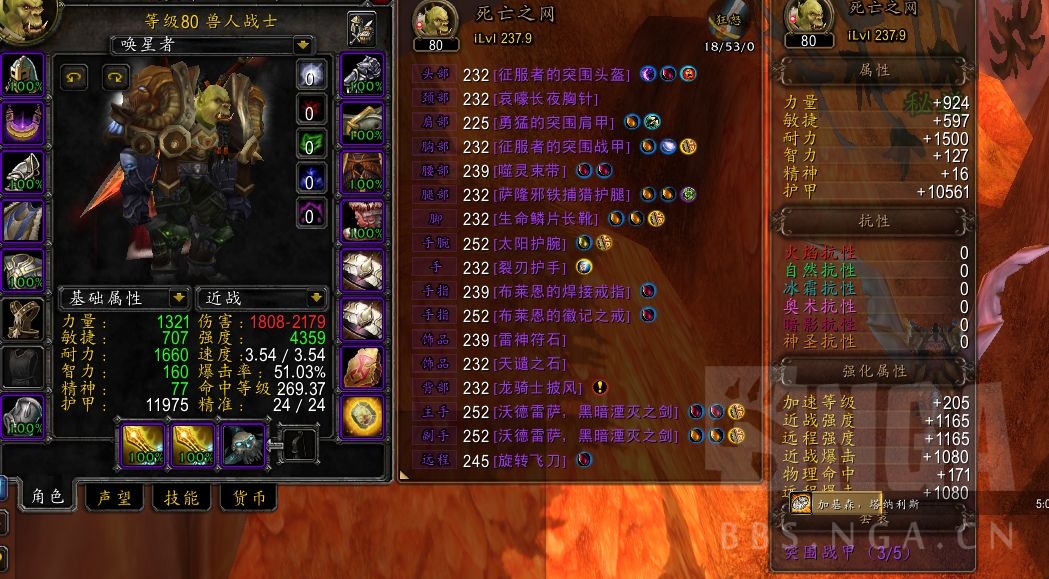The height and width of the screenshot is (579, 1049).
Task: Open the 狂怒 talent spec icon
Action: pyautogui.click(x=727, y=20)
